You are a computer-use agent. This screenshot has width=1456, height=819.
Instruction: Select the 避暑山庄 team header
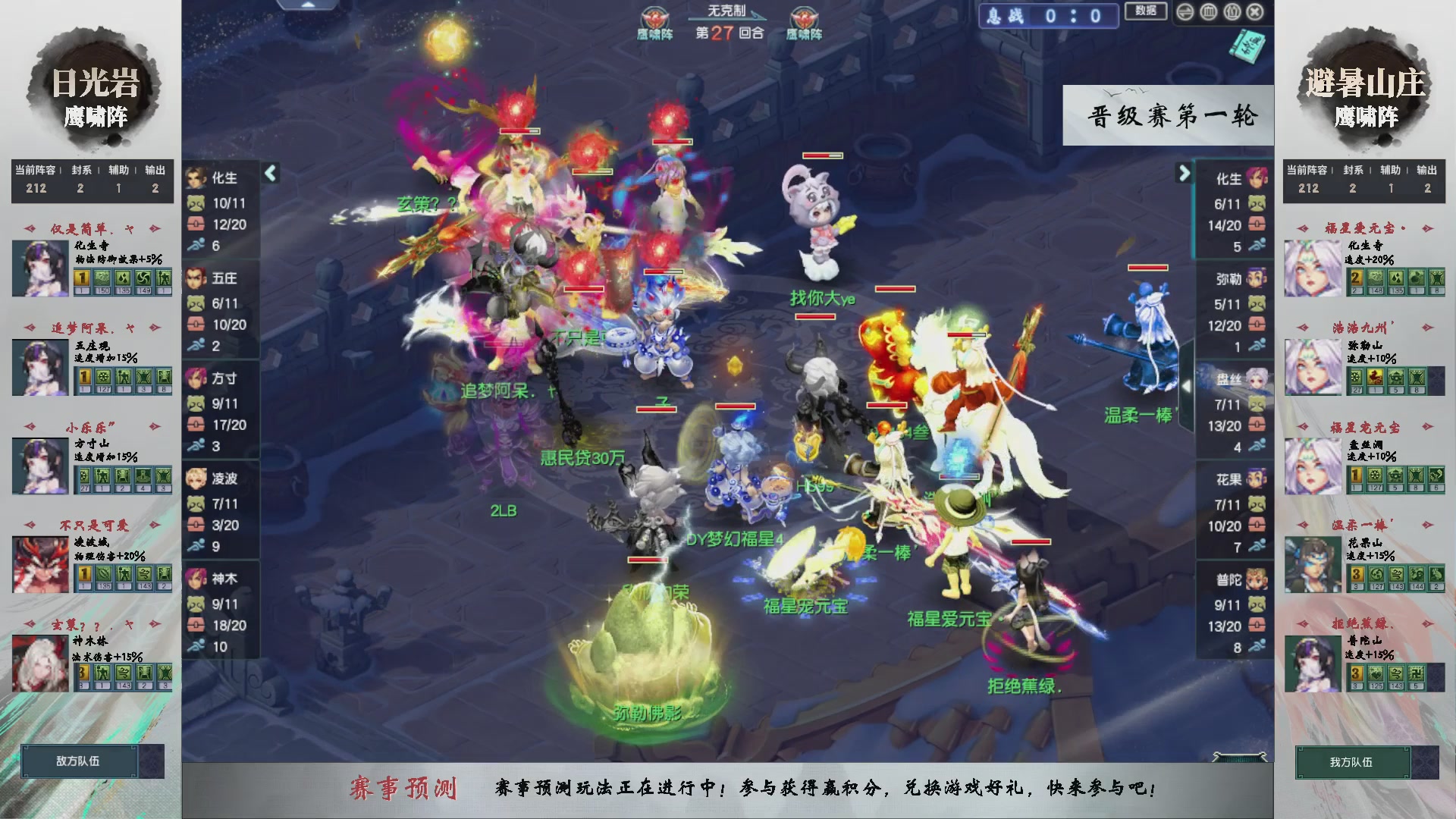coord(1365,83)
